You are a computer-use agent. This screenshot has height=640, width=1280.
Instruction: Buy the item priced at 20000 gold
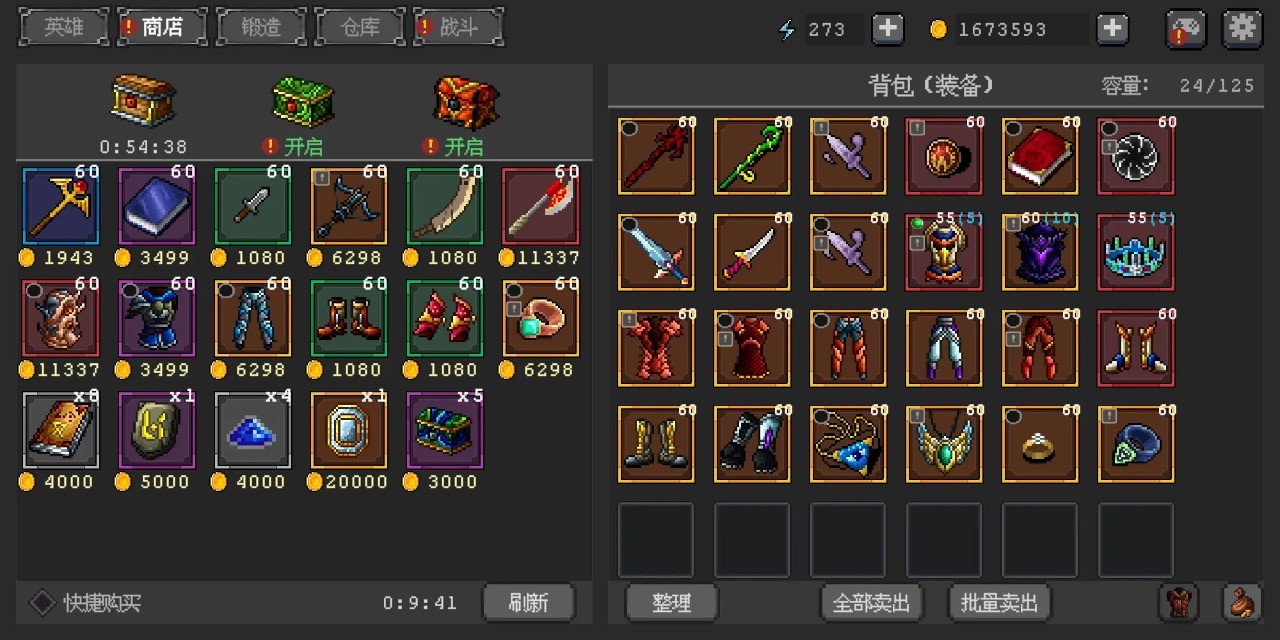pos(349,430)
